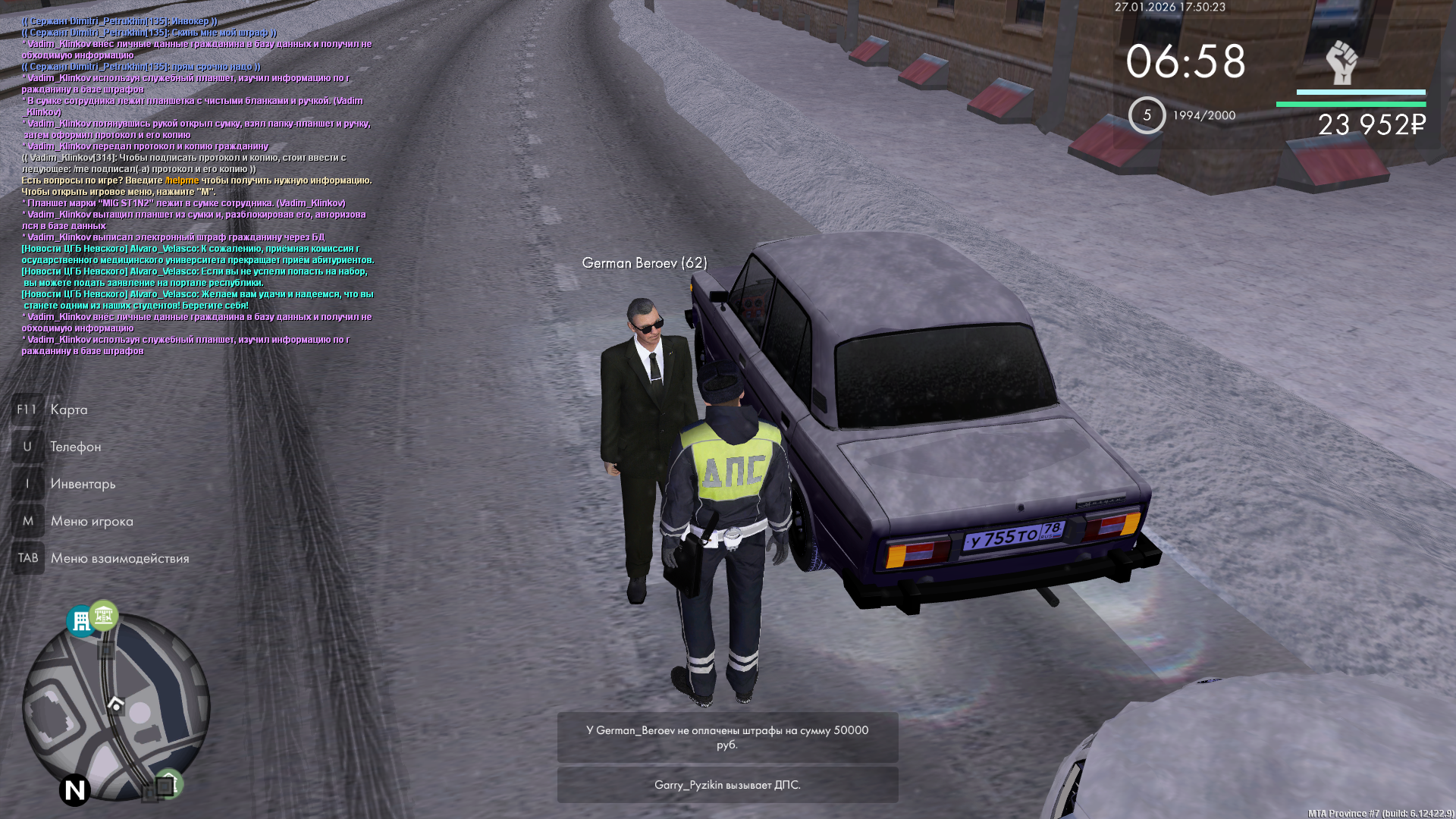Click the unpaid fines notification for German_Beroev
1456x819 pixels.
[x=727, y=737]
